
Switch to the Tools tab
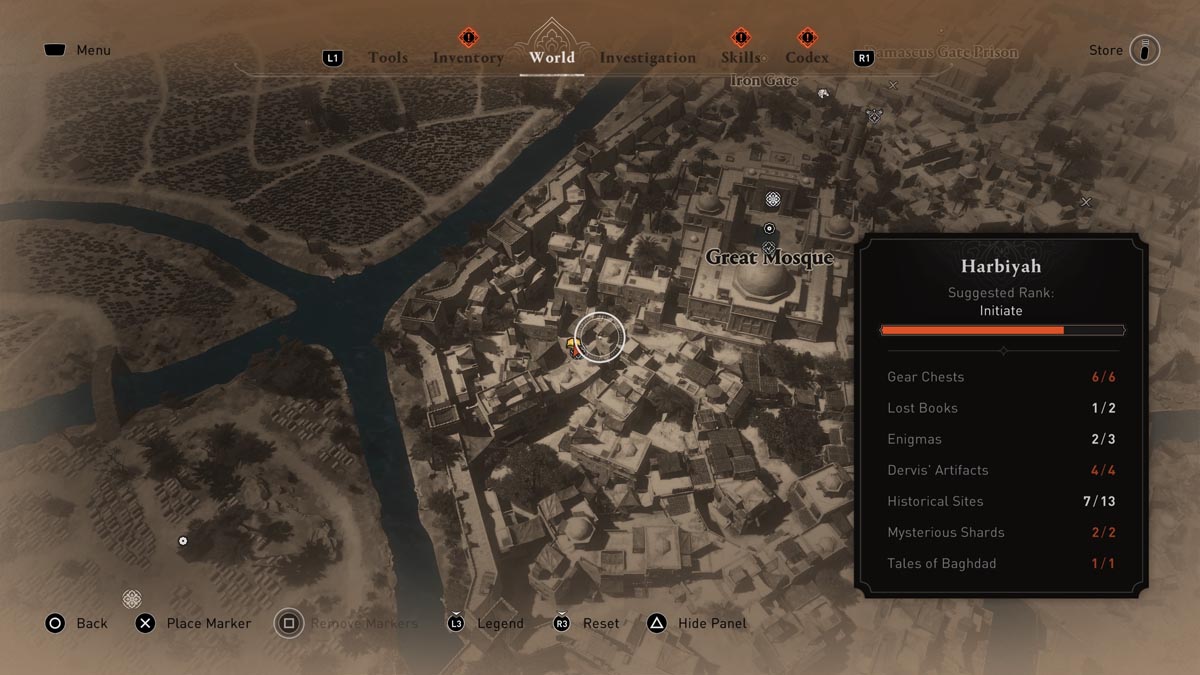pyautogui.click(x=388, y=58)
